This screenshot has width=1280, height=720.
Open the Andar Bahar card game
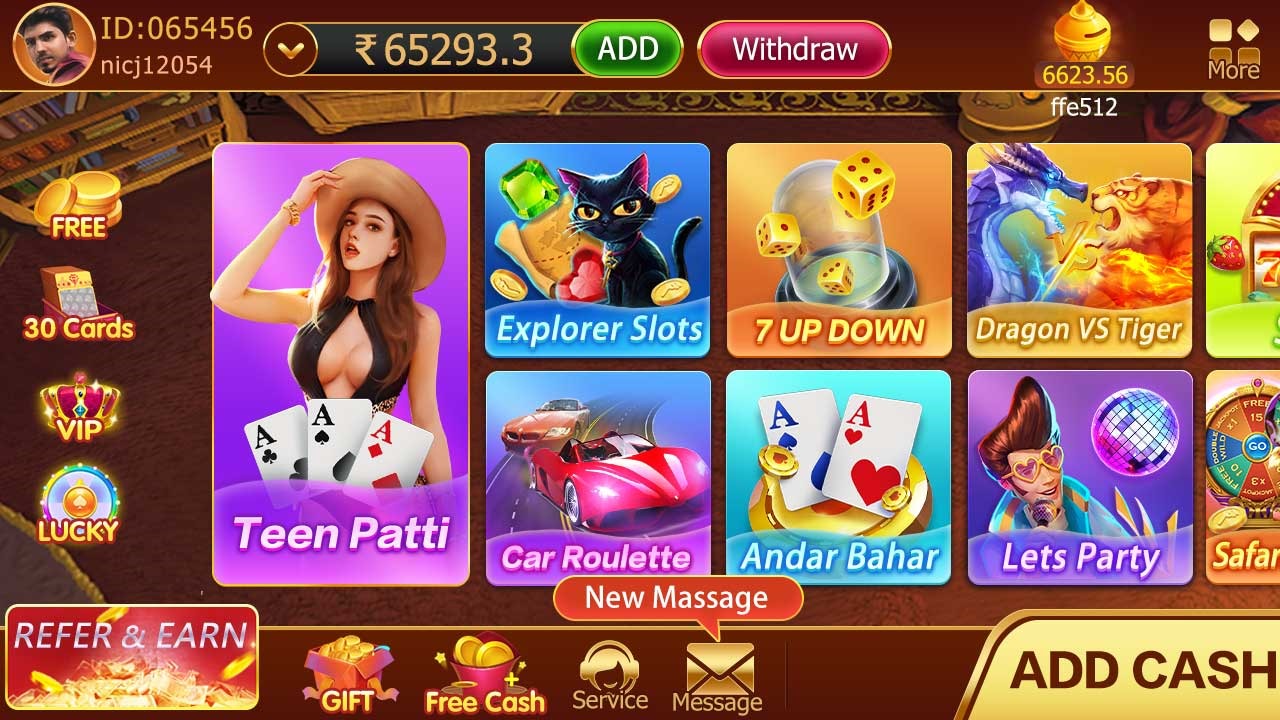839,477
